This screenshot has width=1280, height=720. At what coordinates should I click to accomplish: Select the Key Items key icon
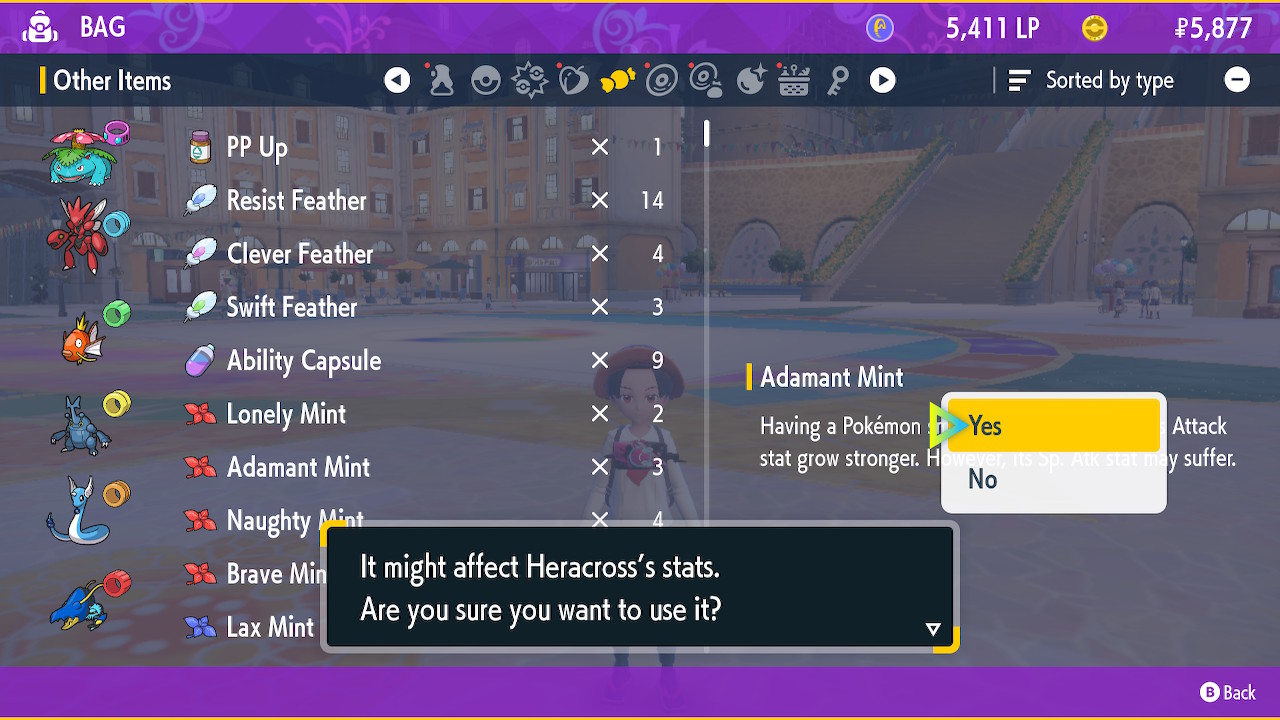pyautogui.click(x=838, y=80)
